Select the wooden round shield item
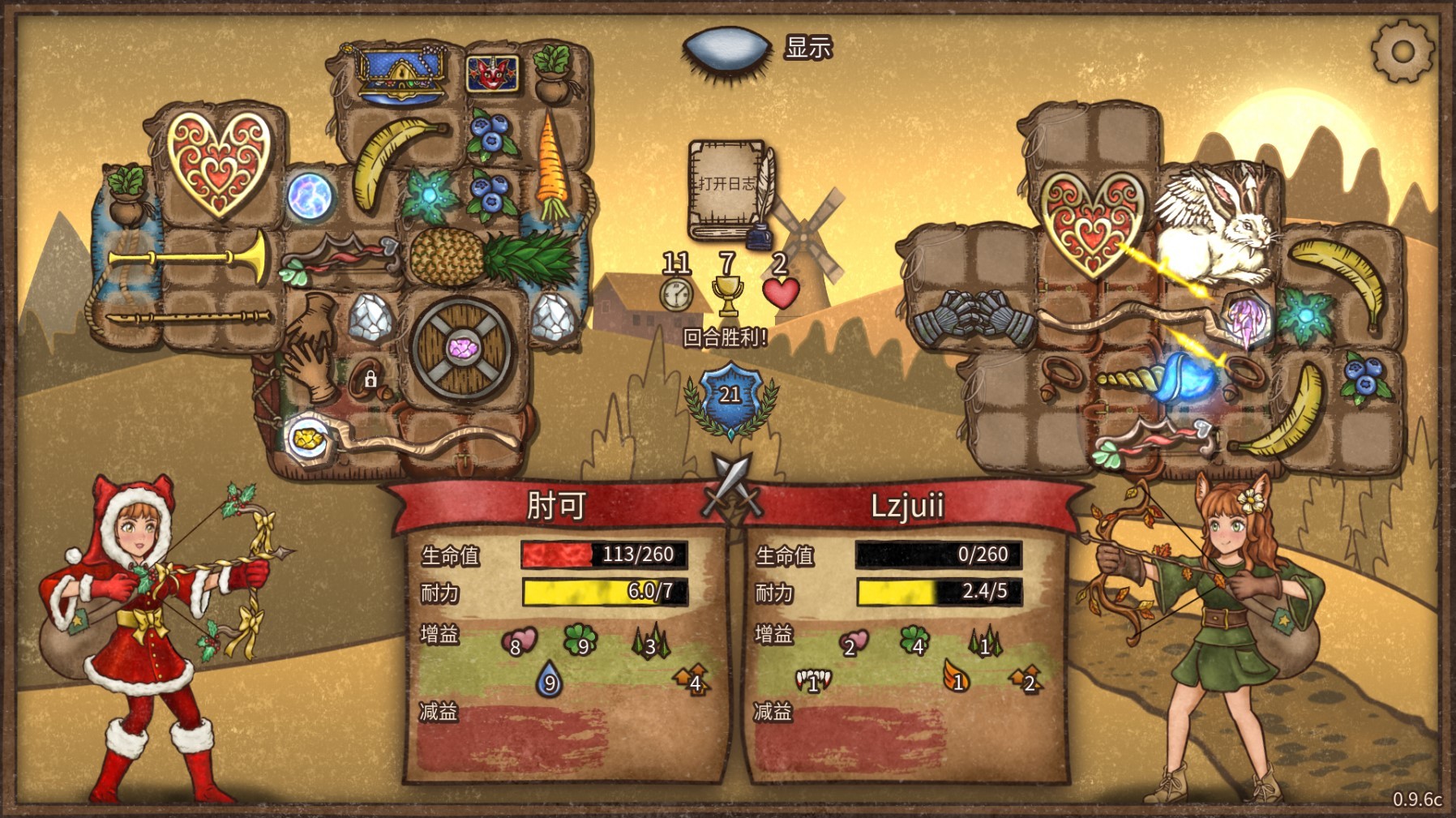1456x818 pixels. [463, 349]
